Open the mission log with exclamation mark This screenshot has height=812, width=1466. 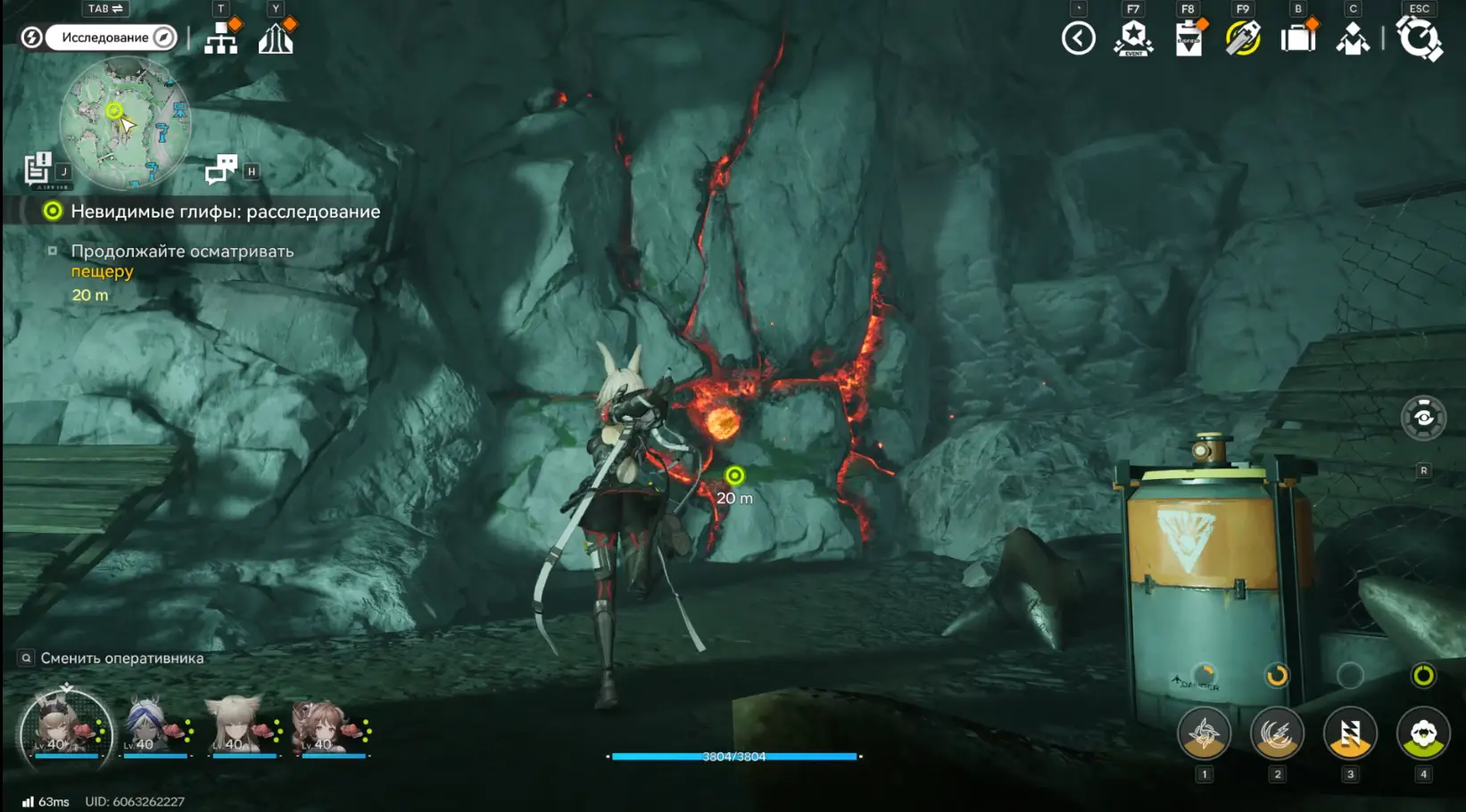37,169
